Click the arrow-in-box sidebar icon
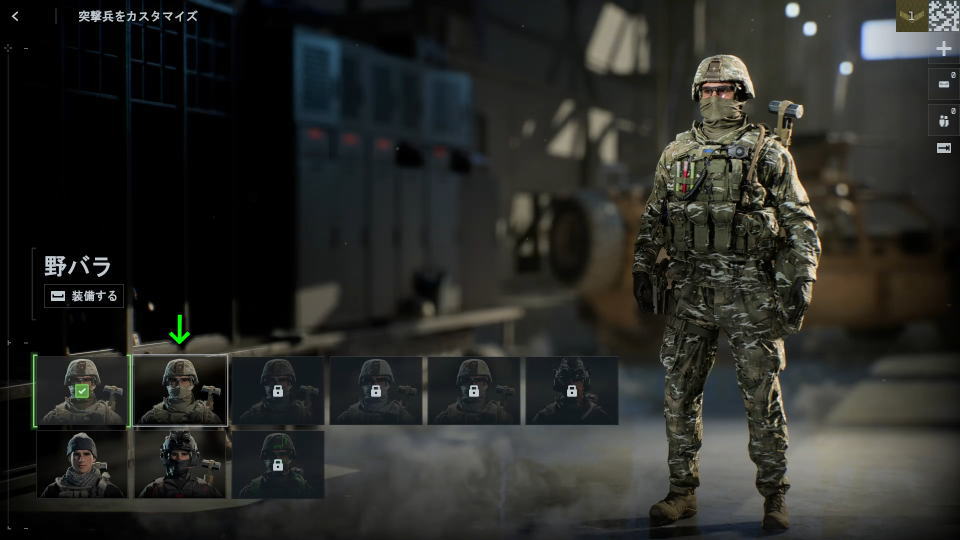960x540 pixels. pyautogui.click(x=943, y=148)
